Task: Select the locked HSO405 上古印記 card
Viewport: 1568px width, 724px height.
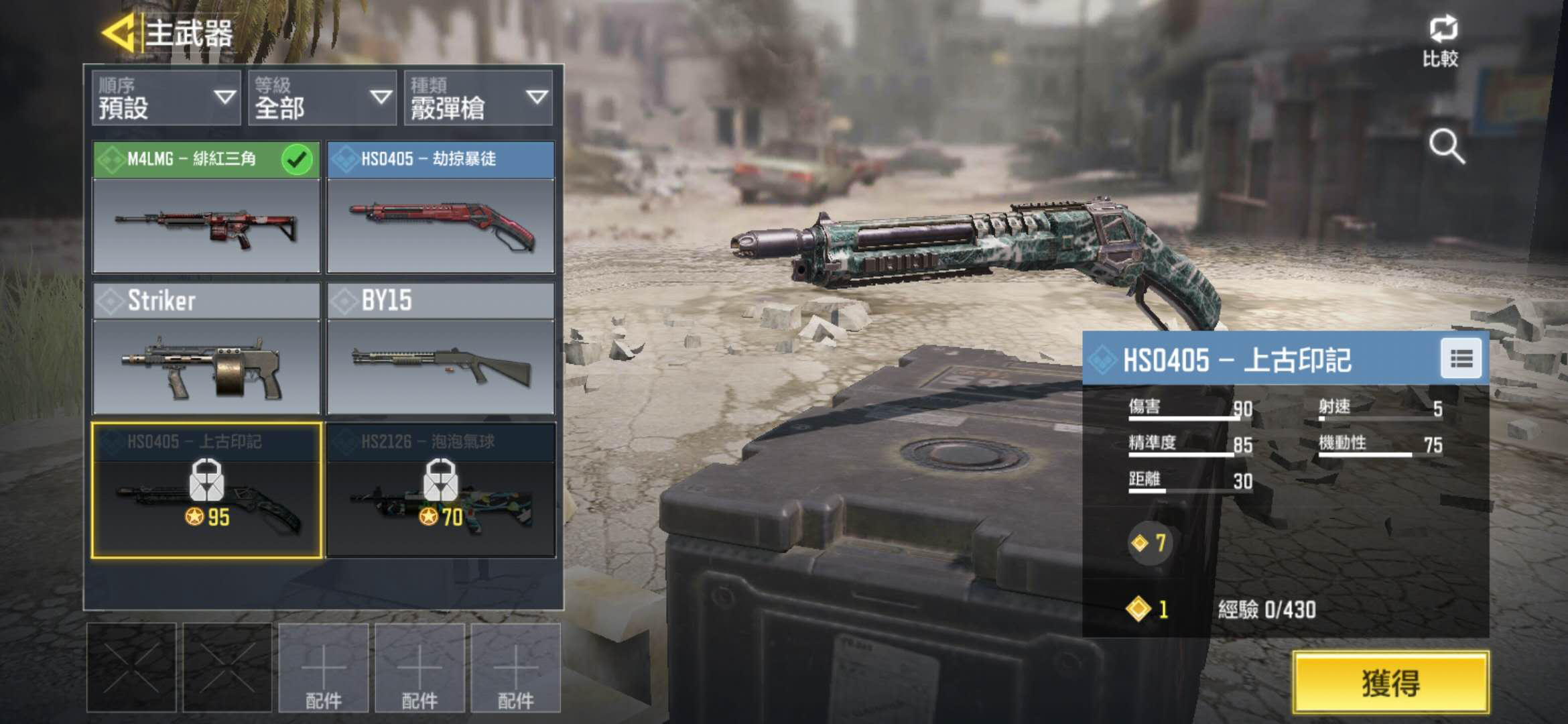Action: pyautogui.click(x=206, y=490)
